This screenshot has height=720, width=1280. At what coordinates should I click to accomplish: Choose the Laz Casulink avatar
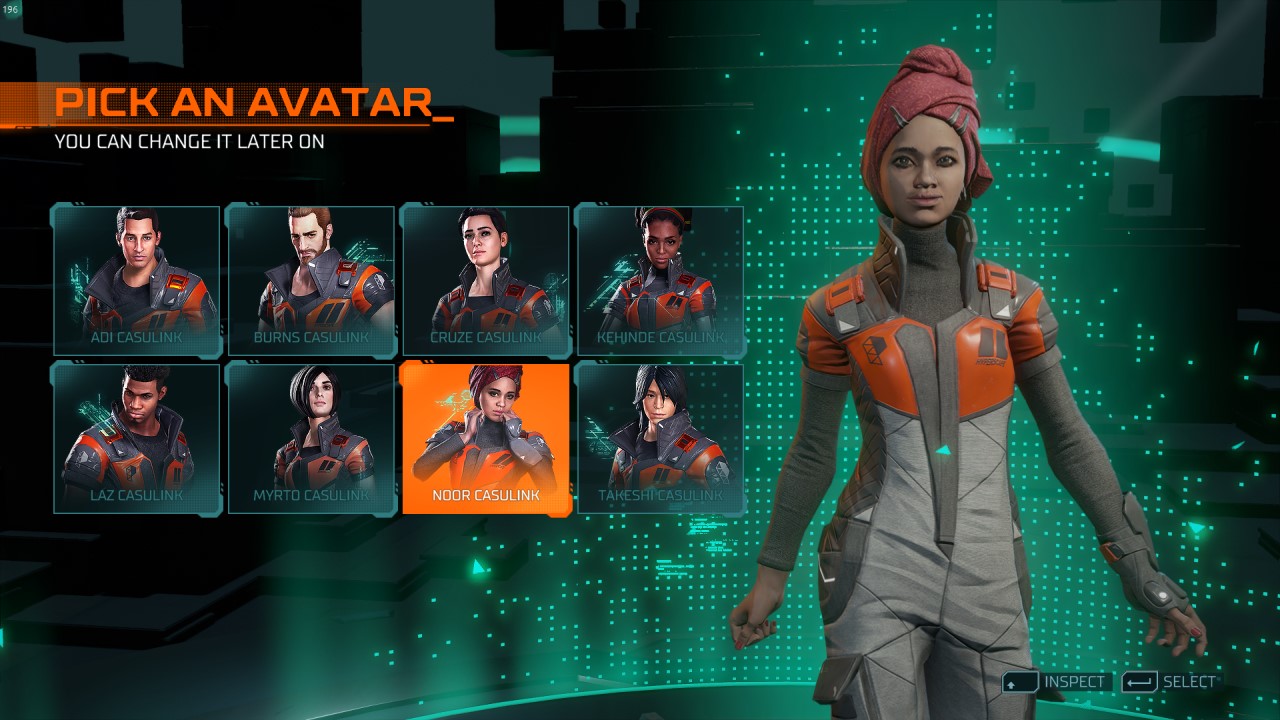click(x=136, y=438)
